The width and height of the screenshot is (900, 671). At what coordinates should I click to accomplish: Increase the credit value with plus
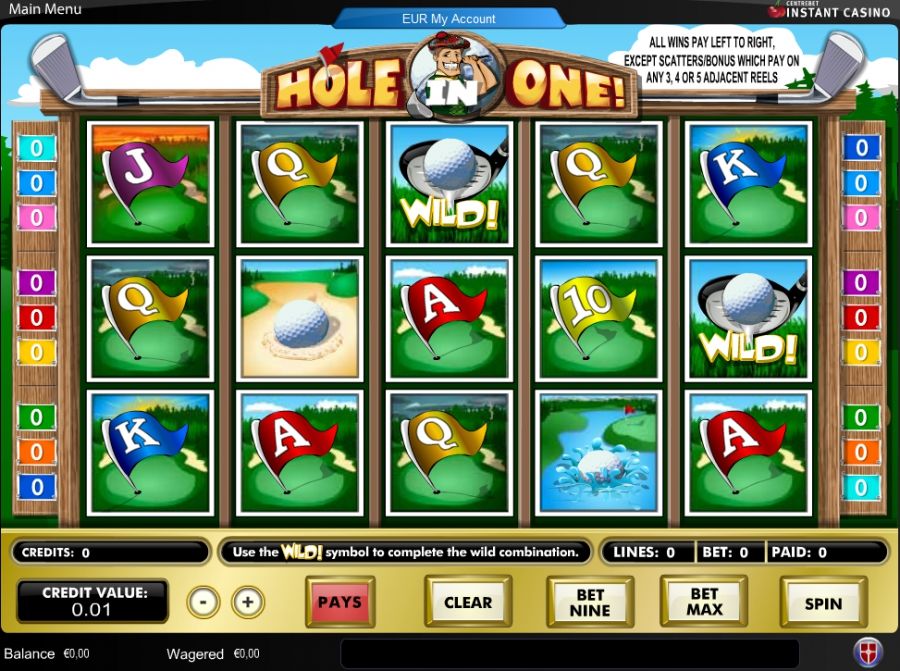248,602
